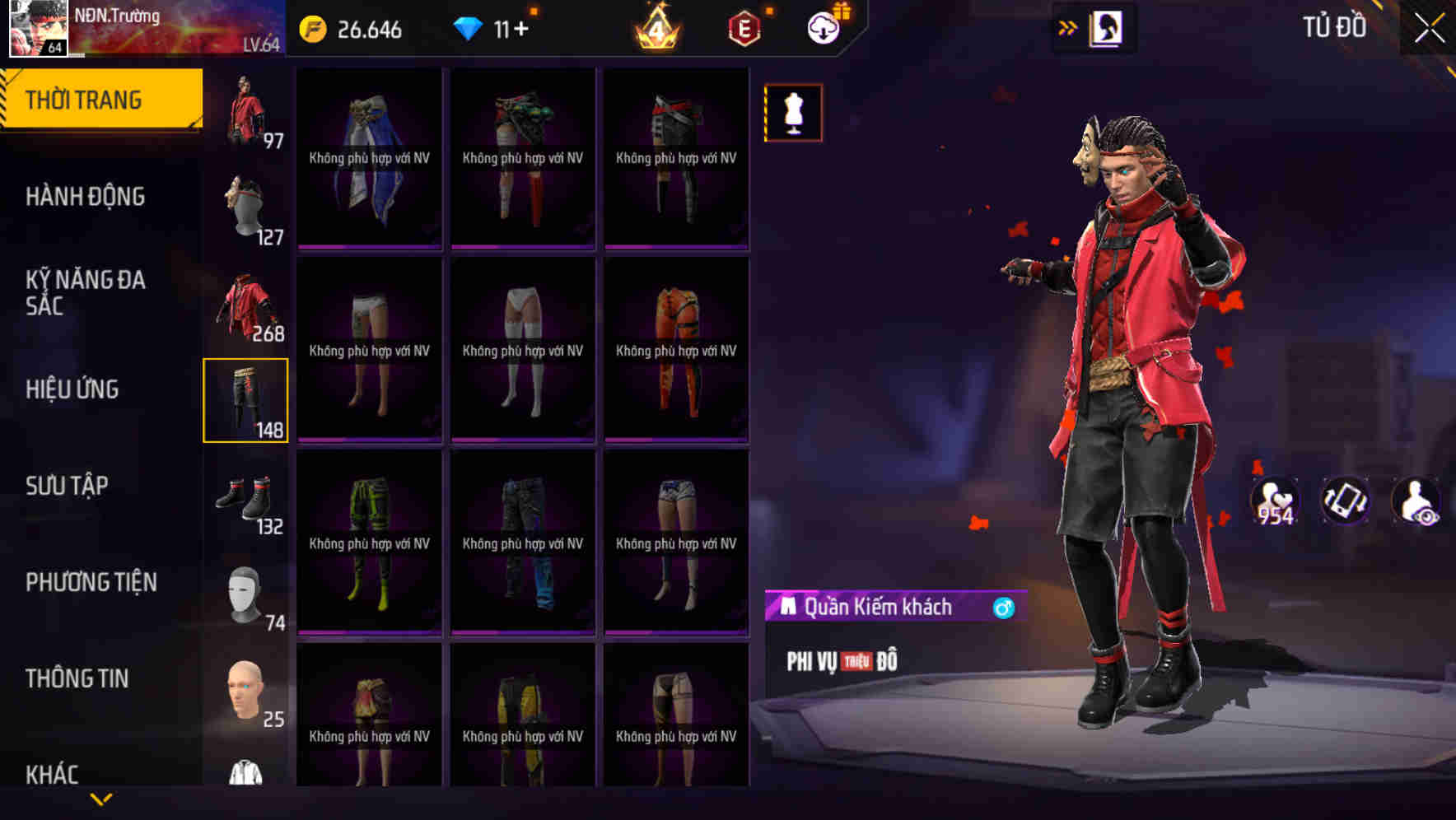This screenshot has height=820, width=1456.
Task: Click the gold coin balance 26.646
Action: tap(355, 27)
